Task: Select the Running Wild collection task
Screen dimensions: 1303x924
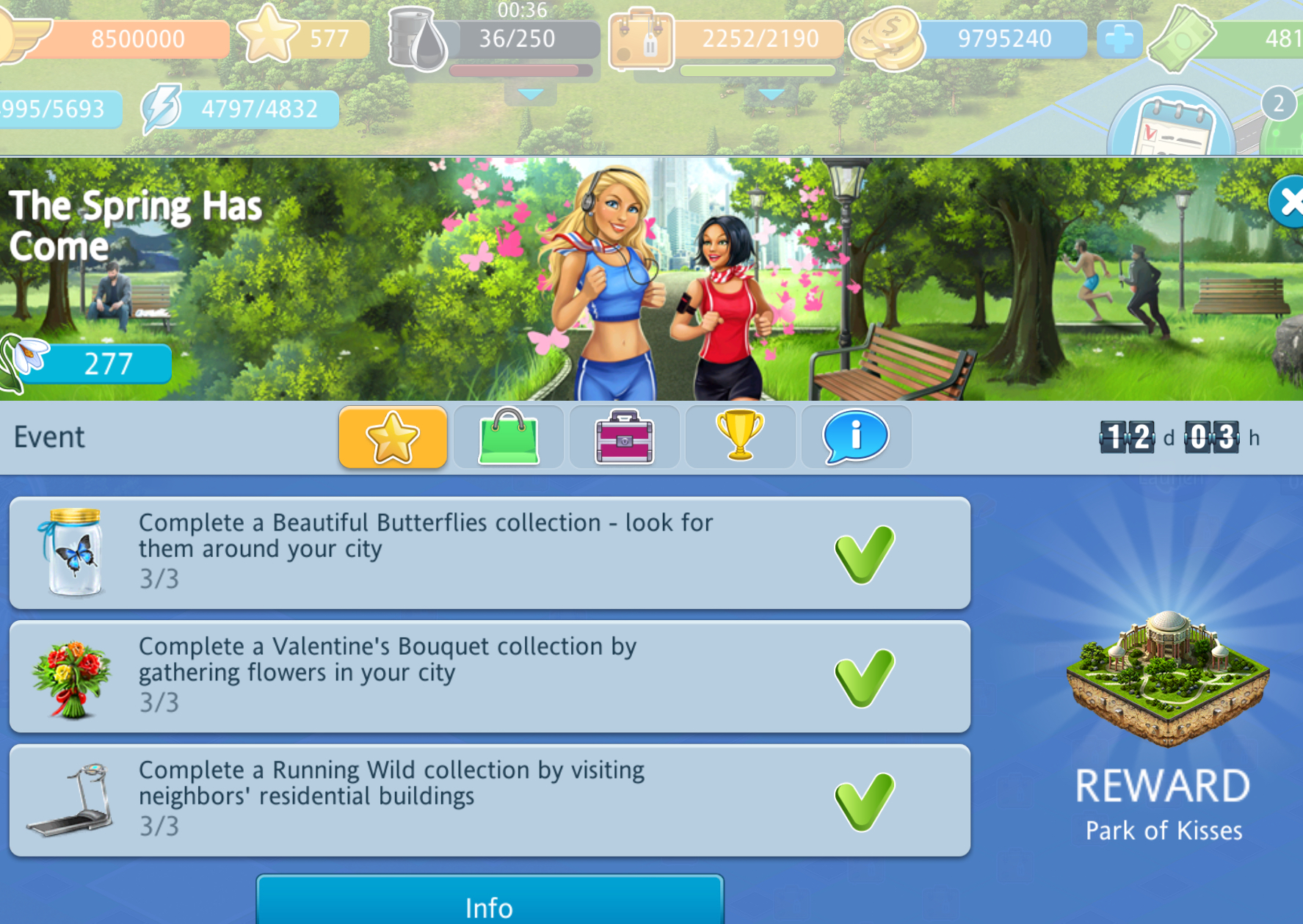Action: point(490,800)
